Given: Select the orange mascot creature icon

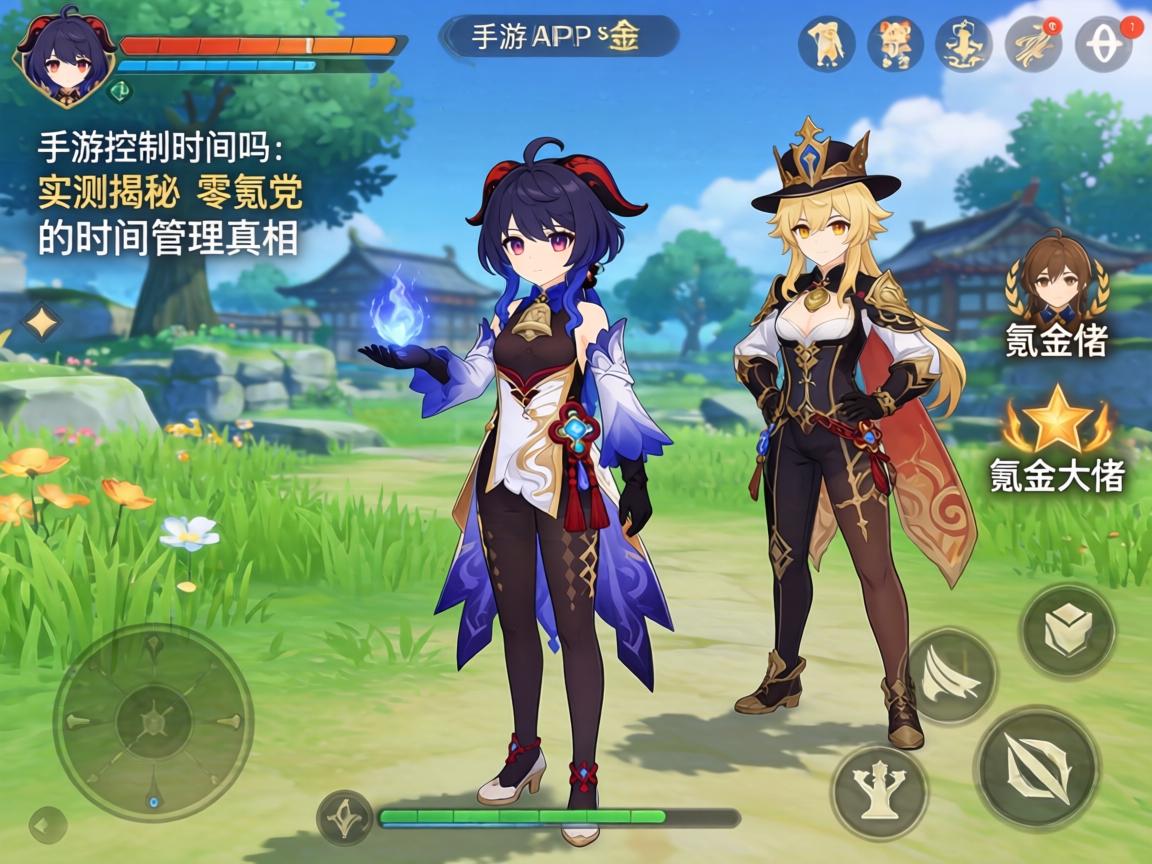Looking at the screenshot, I should tap(895, 44).
